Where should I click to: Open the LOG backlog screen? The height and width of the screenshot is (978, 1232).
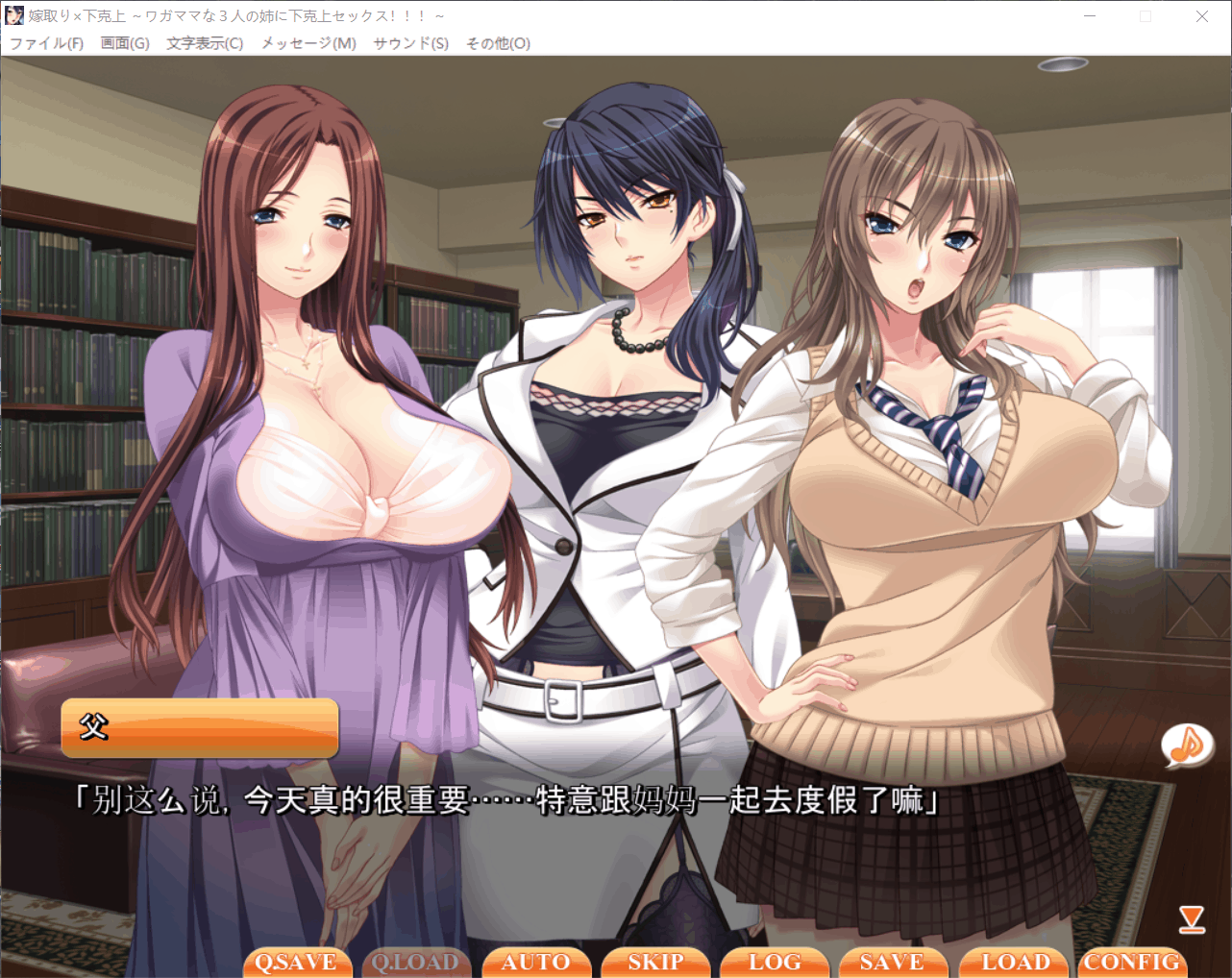coord(775,962)
